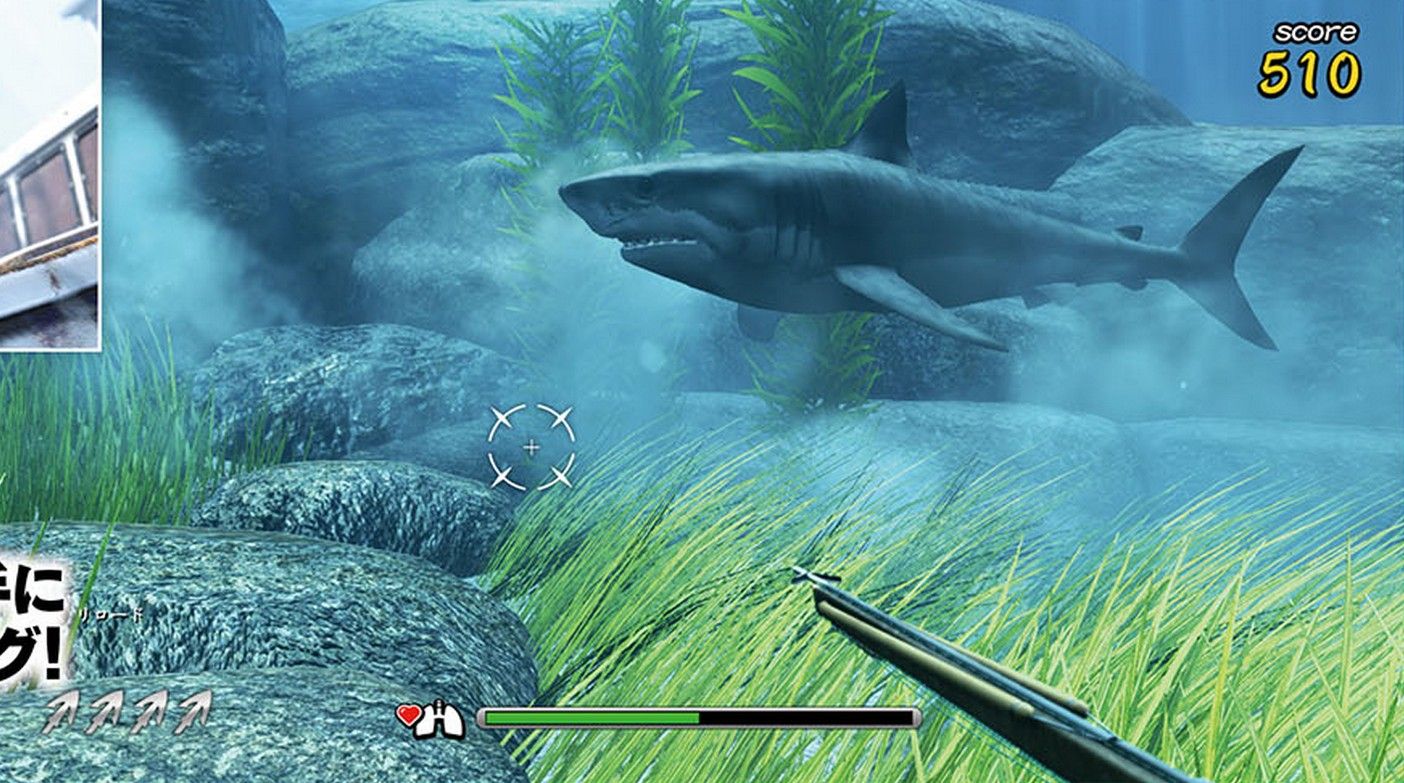Screen dimensions: 1404x783
Task: Click the red heart health icon
Action: point(410,713)
